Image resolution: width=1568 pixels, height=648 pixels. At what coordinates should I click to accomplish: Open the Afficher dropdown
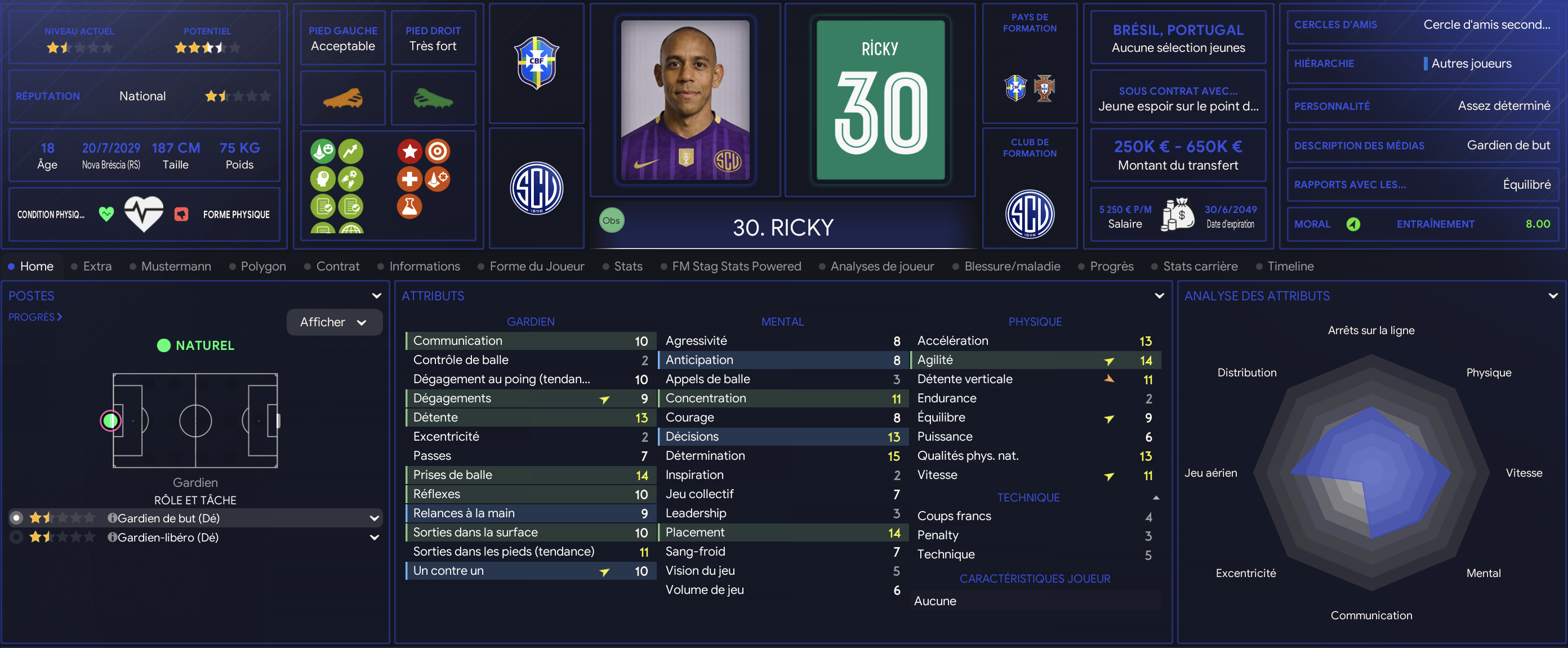pos(333,322)
